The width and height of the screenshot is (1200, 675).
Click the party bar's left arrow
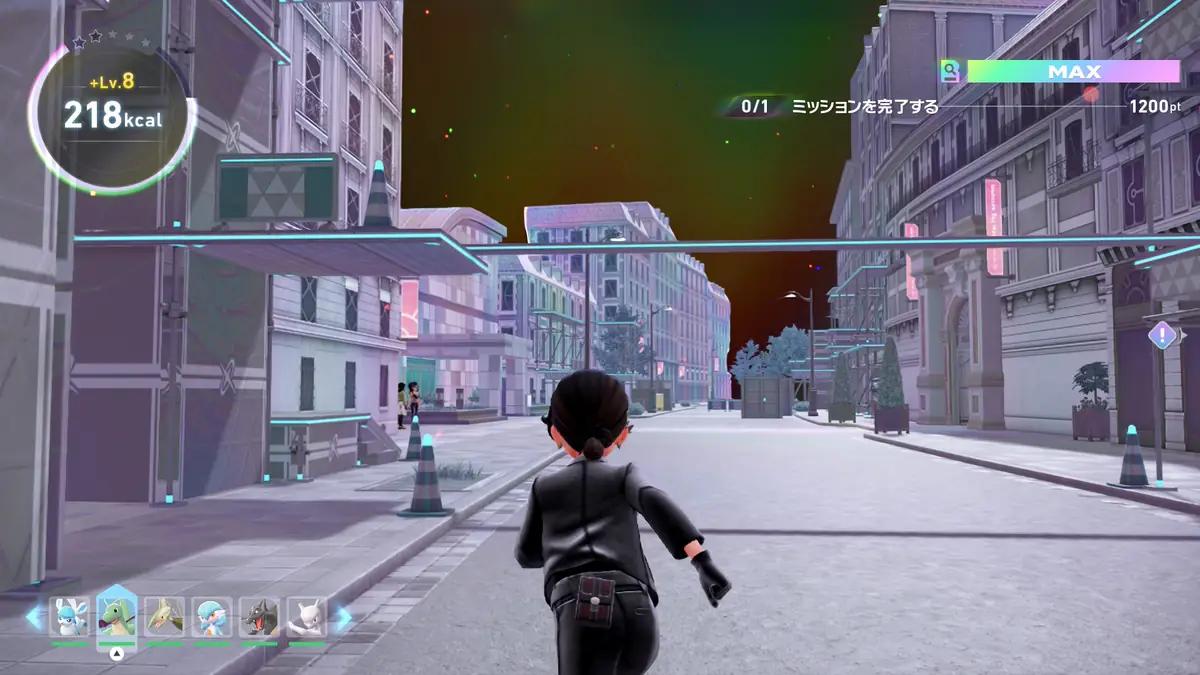(34, 618)
